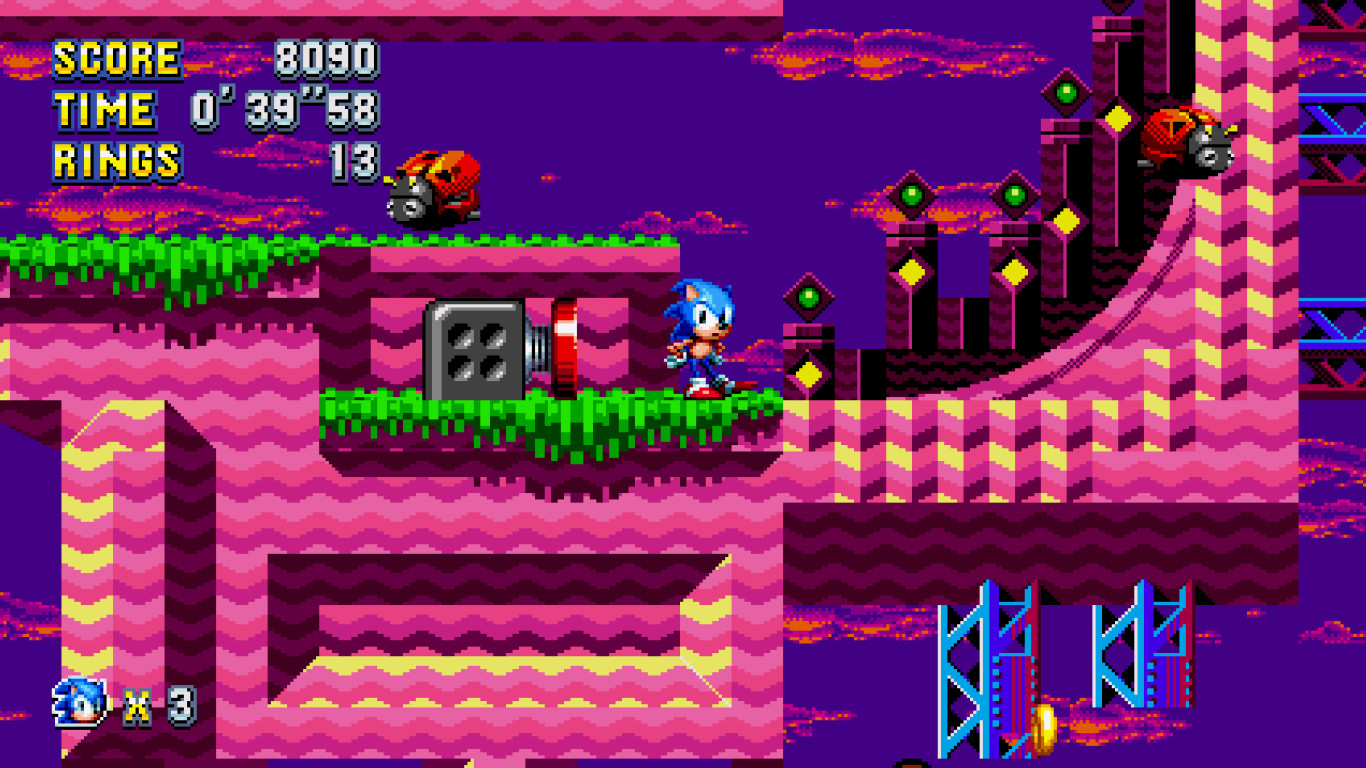Select Sonic standing on the grassy ledge

pyautogui.click(x=700, y=335)
